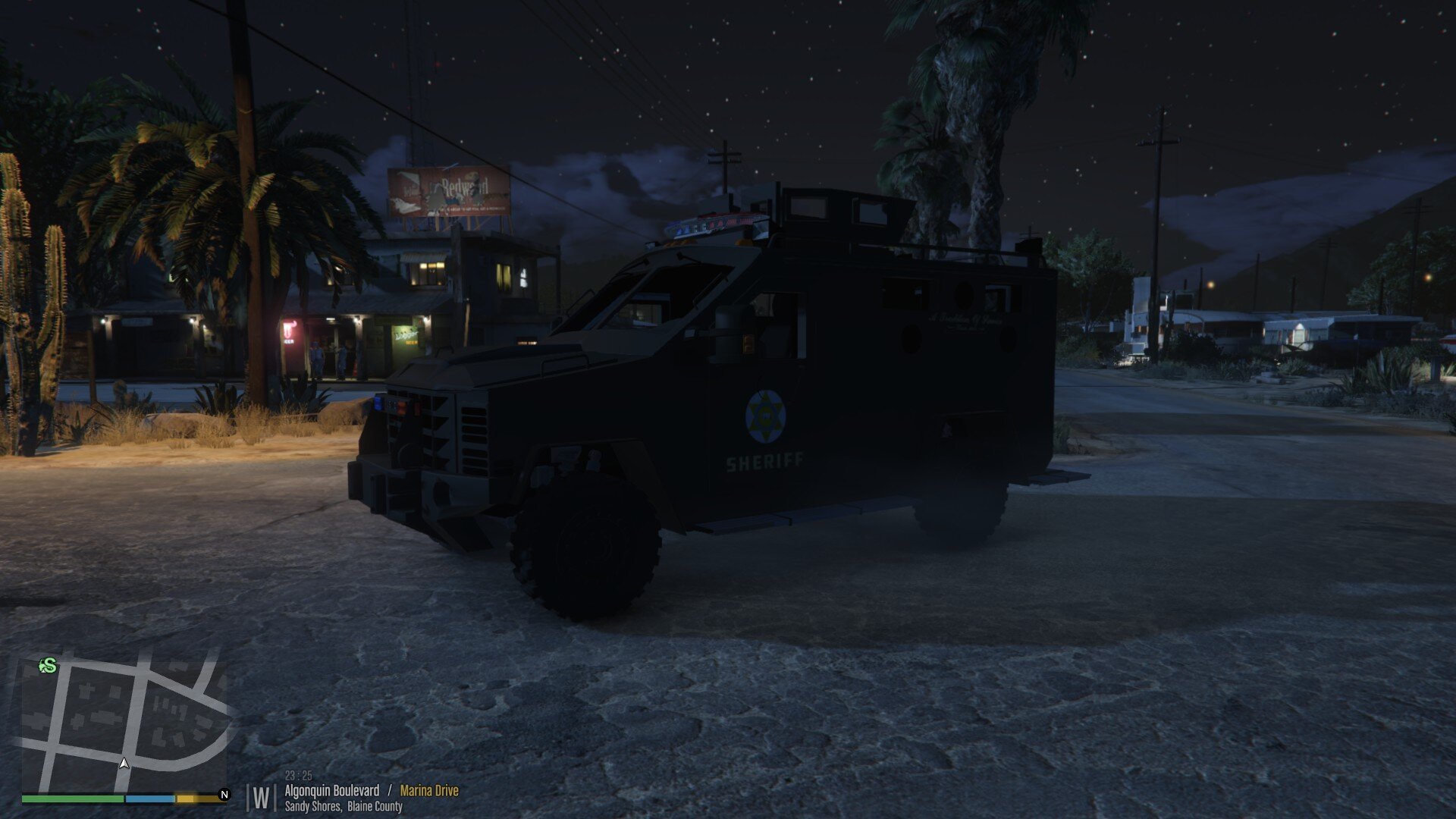The width and height of the screenshot is (1456, 819).
Task: Select the white player arrow on the minimap
Action: [x=123, y=764]
